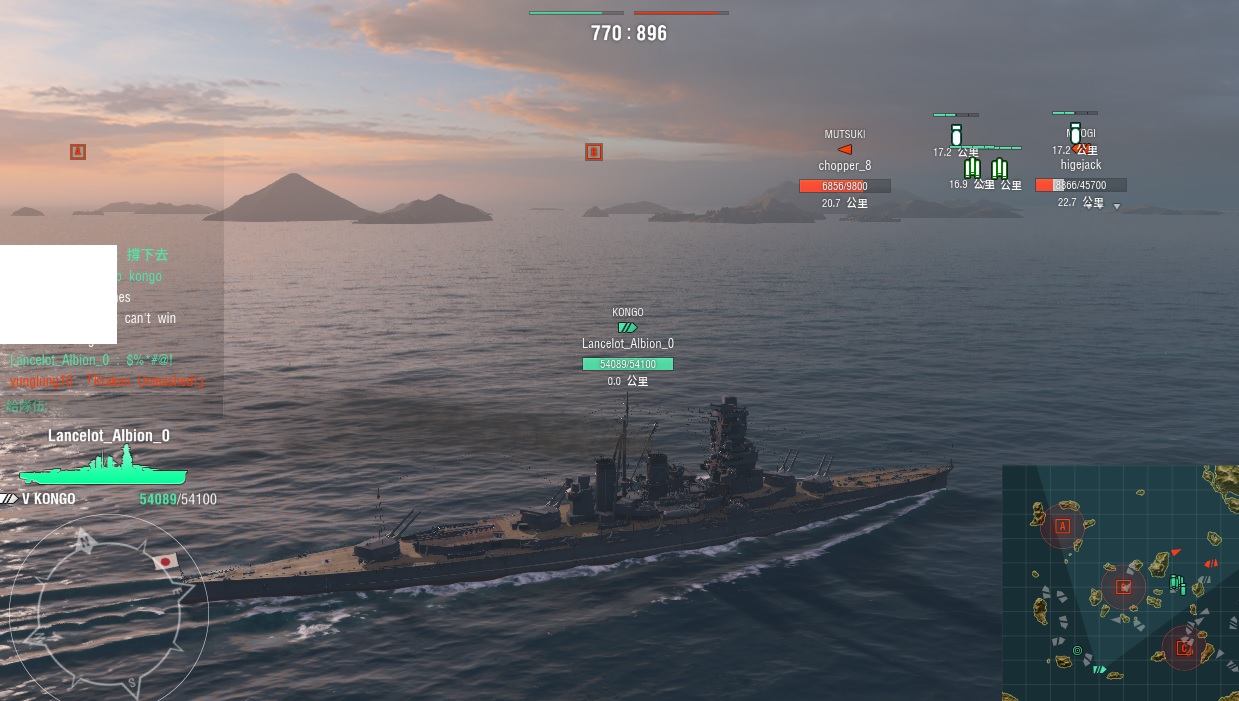Click the green player ship marker on minimap
The width and height of the screenshot is (1239, 701).
[x=1099, y=669]
